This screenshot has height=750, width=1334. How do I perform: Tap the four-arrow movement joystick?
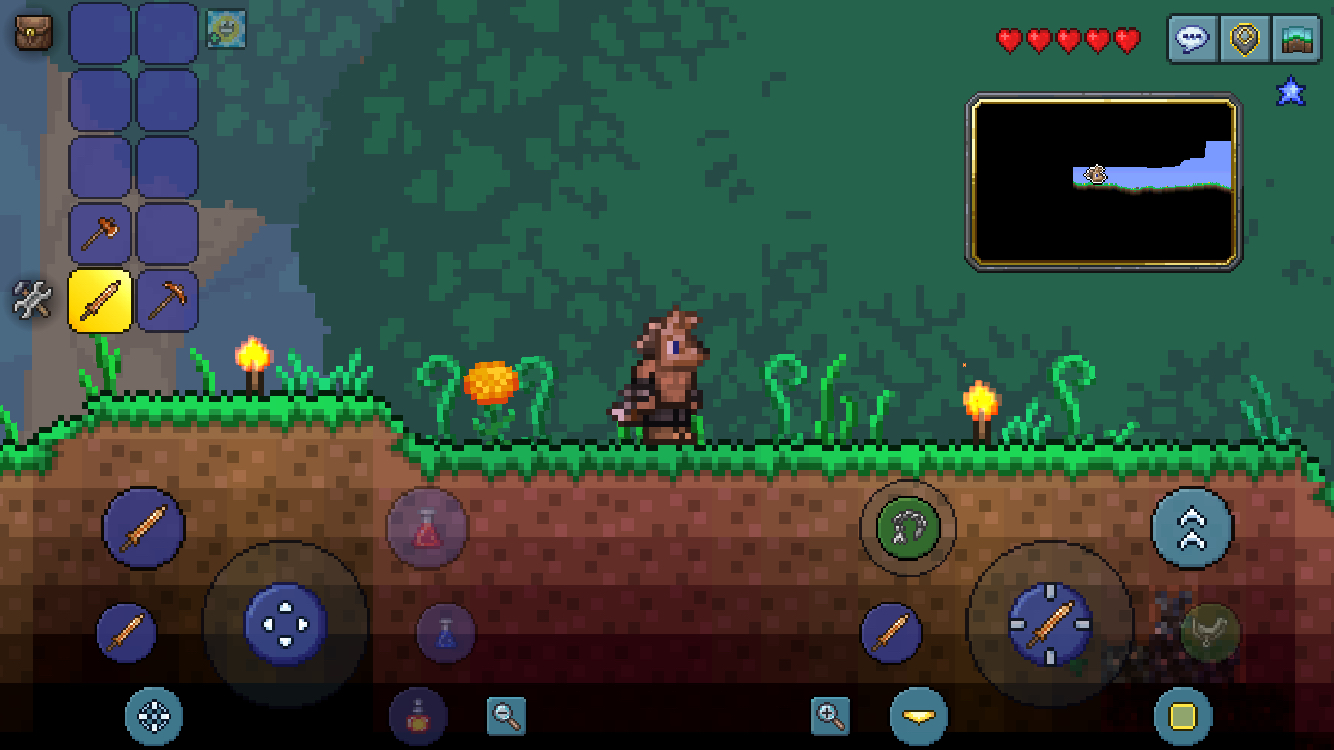tap(286, 624)
